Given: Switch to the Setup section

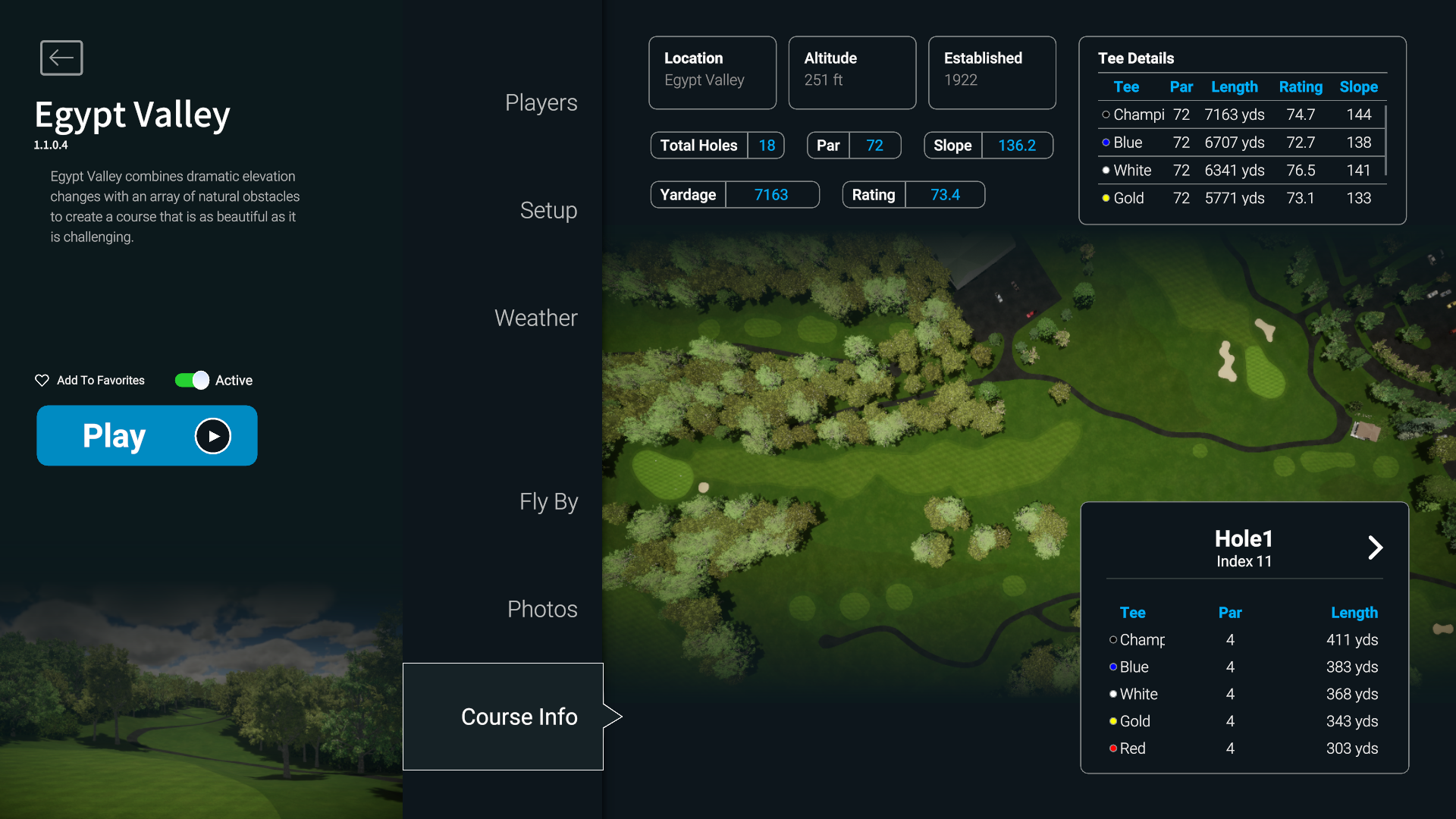Looking at the screenshot, I should click(548, 210).
